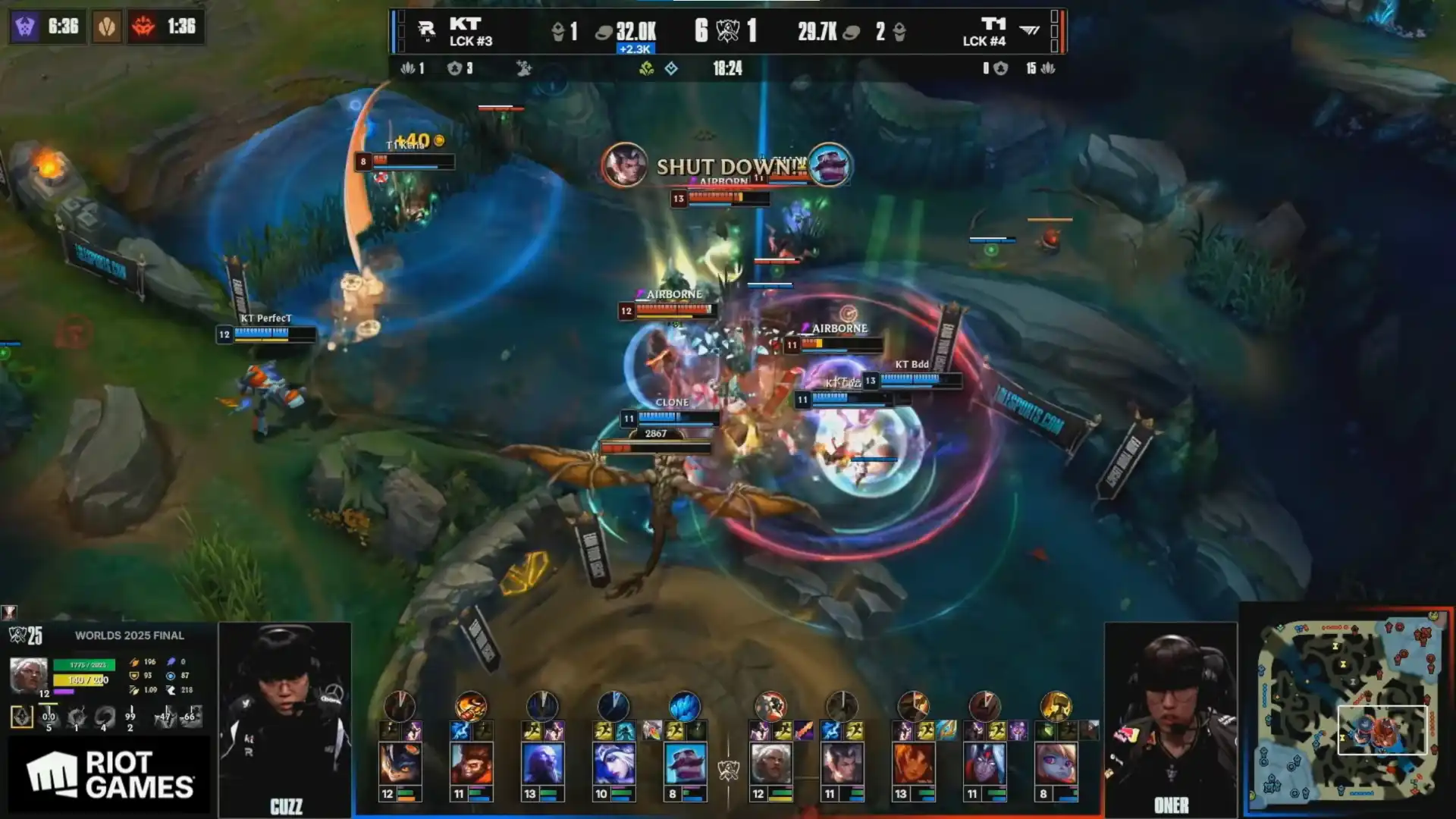Screen dimensions: 1456x819
Task: Click the T1 team logo
Action: [1029, 31]
